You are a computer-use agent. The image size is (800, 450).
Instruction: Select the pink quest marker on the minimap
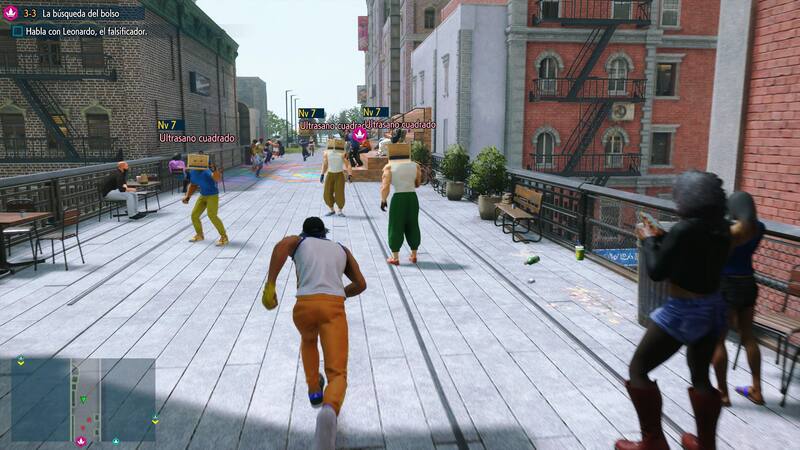click(81, 440)
